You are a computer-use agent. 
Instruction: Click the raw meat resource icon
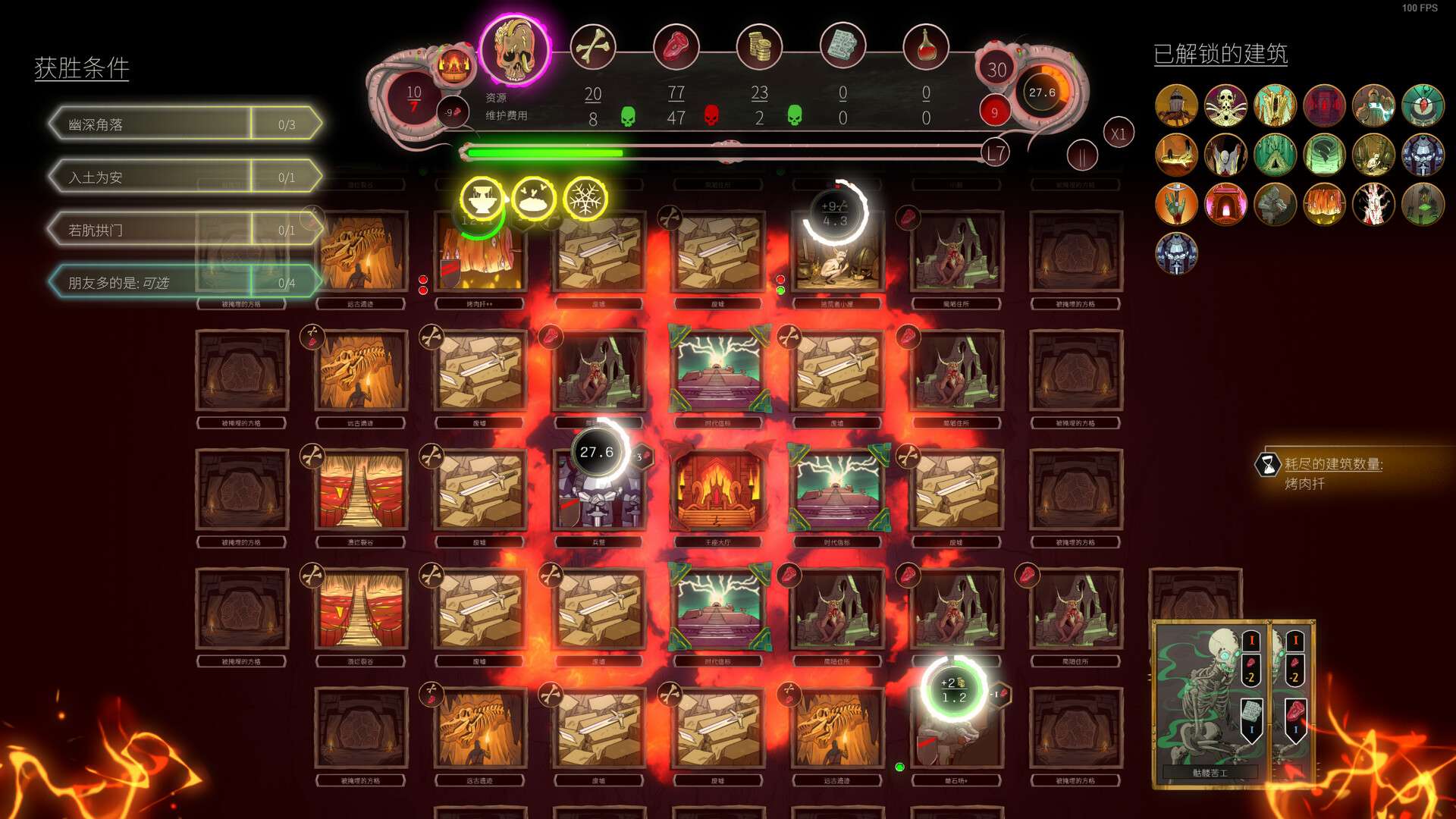(x=676, y=47)
